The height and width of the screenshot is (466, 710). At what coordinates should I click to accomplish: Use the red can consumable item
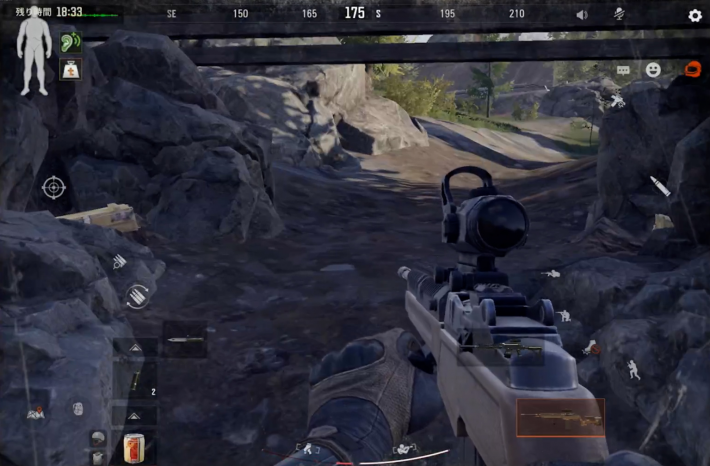coord(134,447)
